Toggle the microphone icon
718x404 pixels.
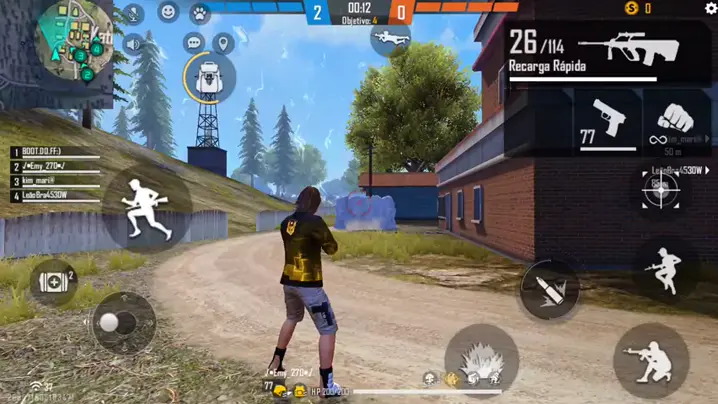click(x=133, y=14)
